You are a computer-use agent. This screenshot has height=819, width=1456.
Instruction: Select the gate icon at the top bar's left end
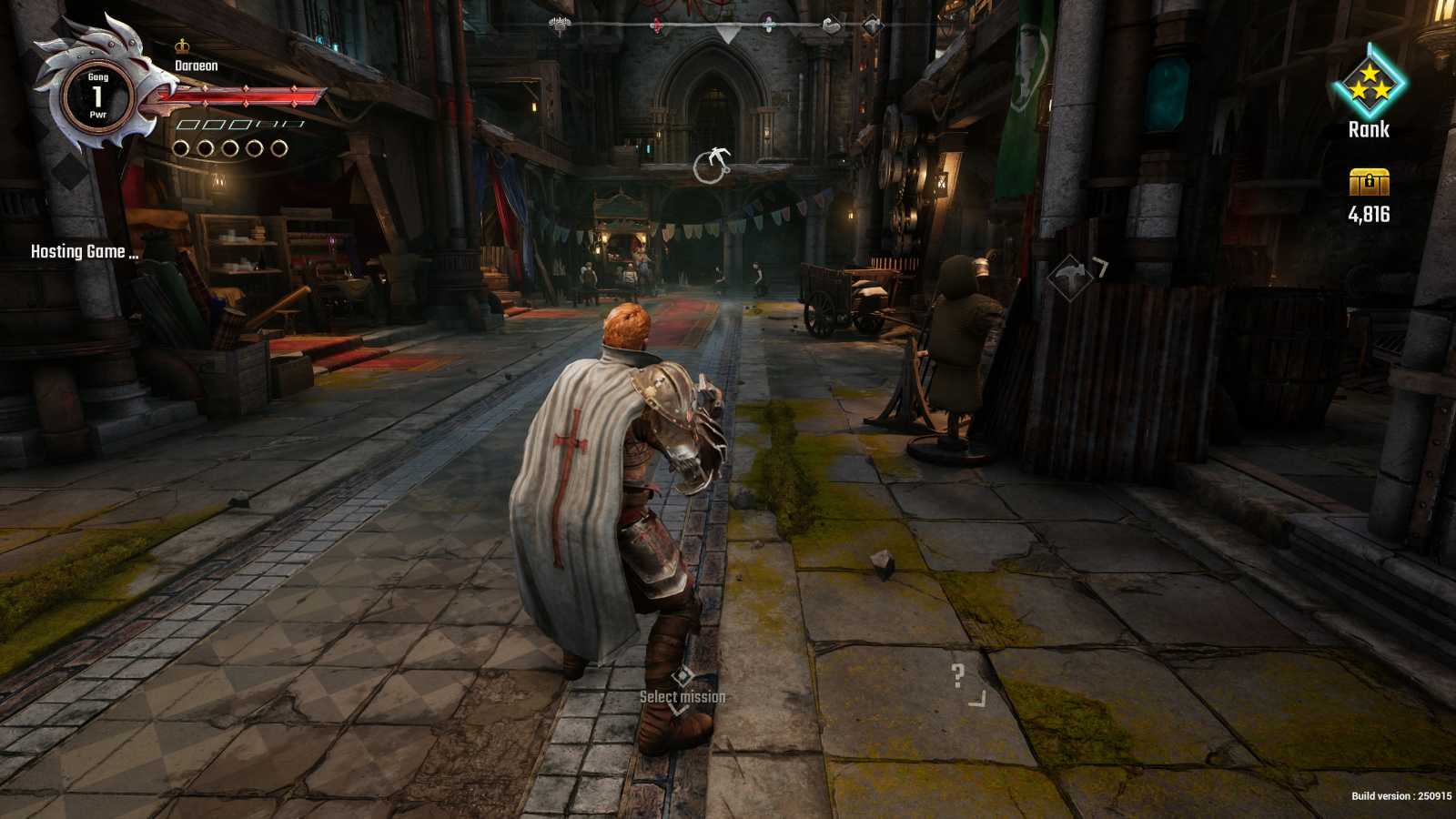(560, 23)
